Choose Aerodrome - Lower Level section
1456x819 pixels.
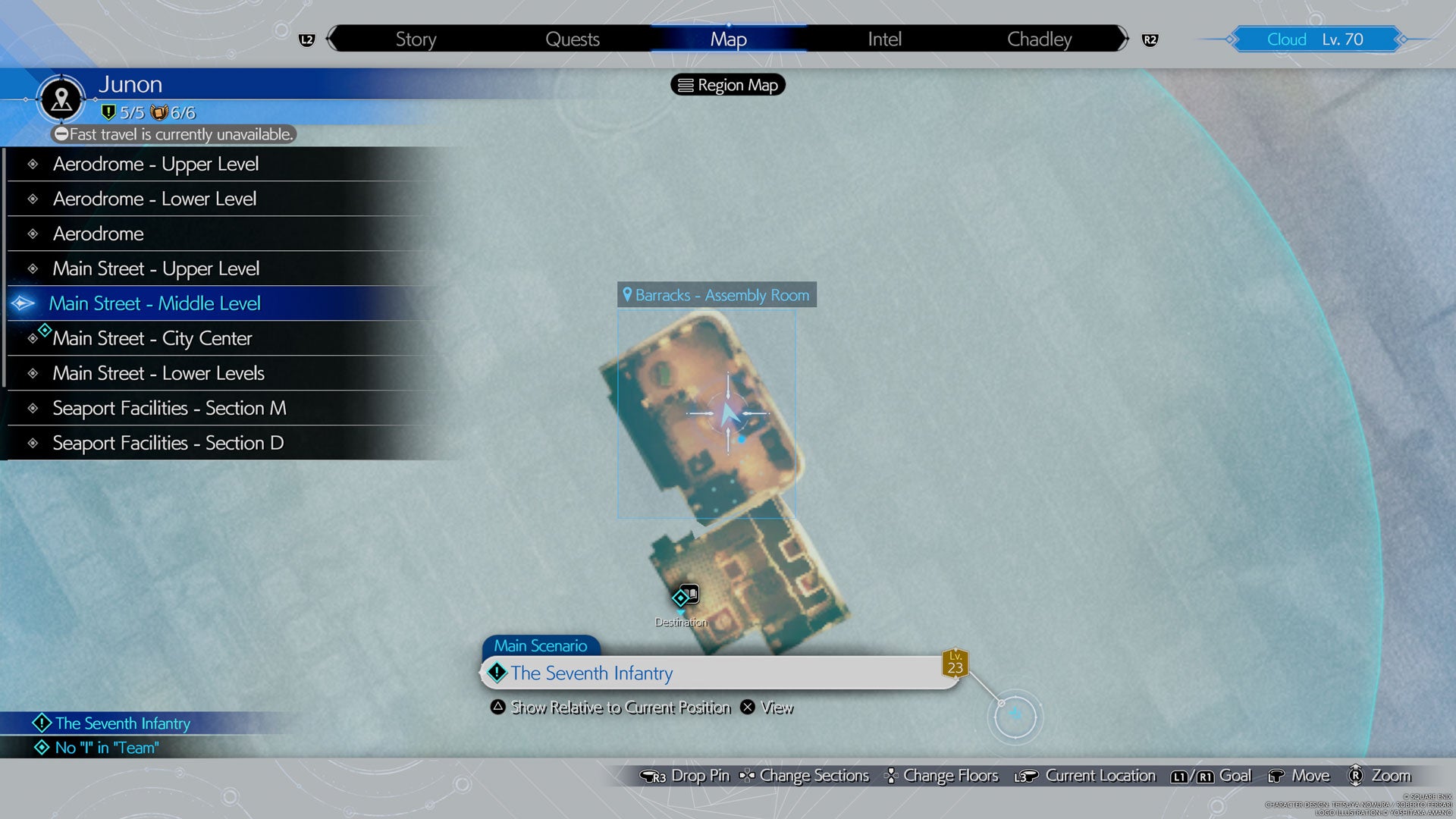155,199
